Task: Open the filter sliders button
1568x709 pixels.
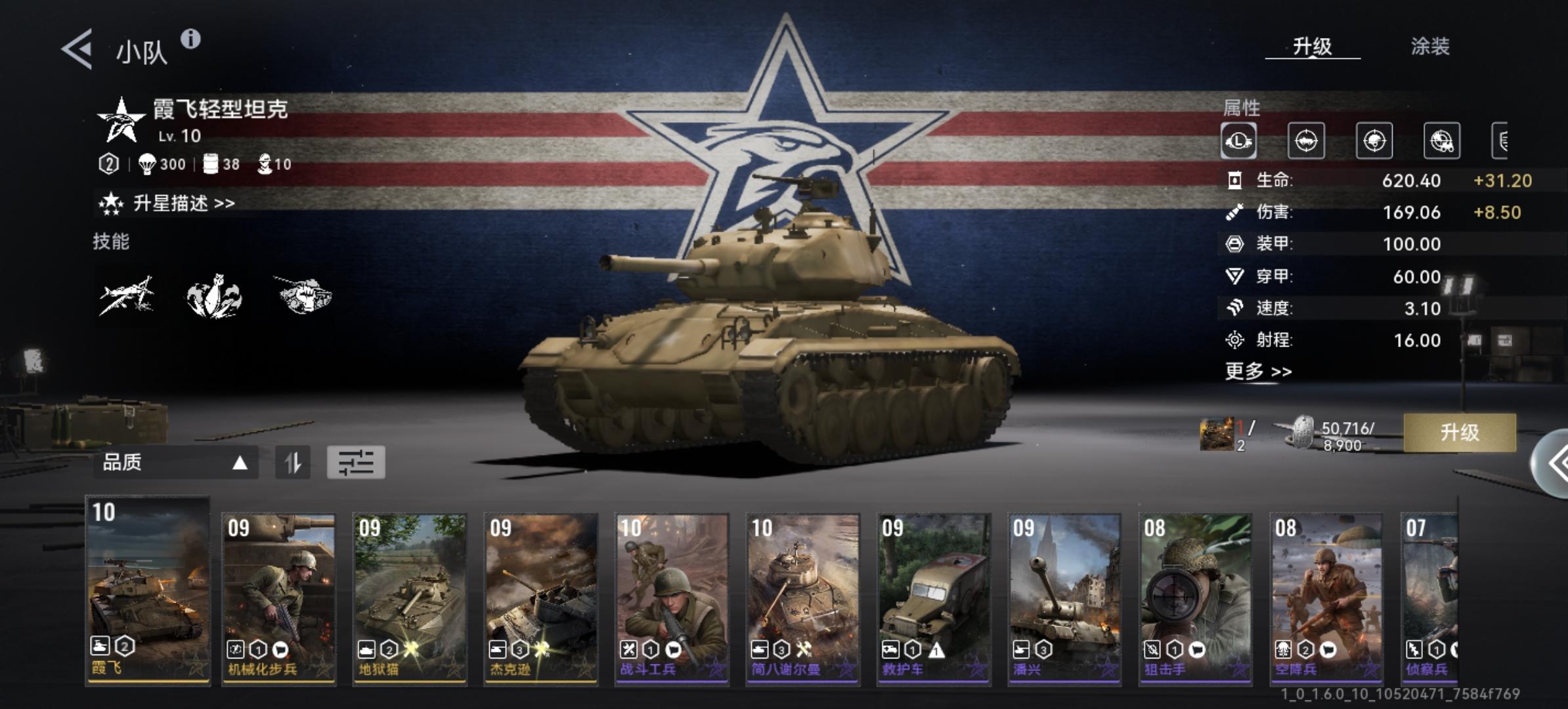Action: (356, 463)
